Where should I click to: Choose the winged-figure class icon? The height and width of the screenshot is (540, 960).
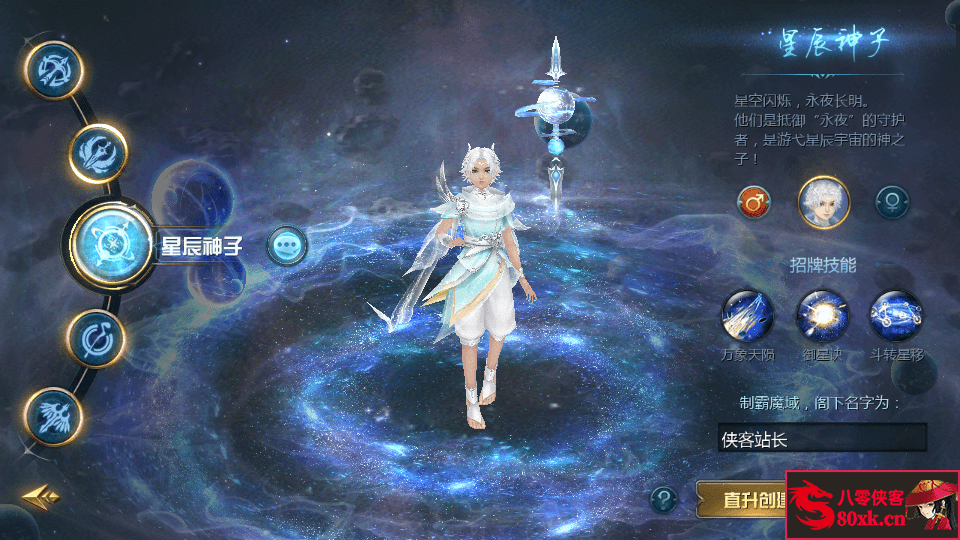(52, 416)
